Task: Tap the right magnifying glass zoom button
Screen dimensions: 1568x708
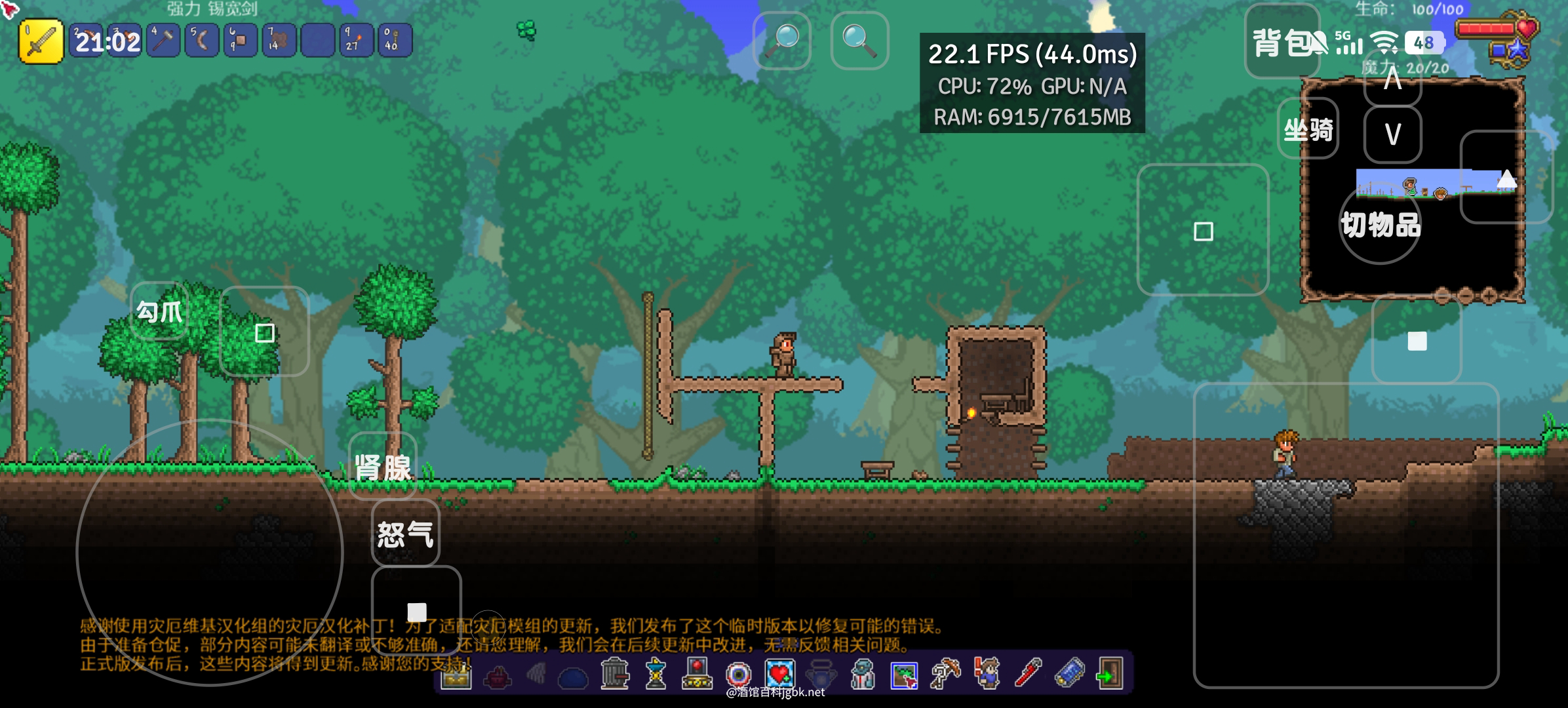Action: tap(859, 41)
